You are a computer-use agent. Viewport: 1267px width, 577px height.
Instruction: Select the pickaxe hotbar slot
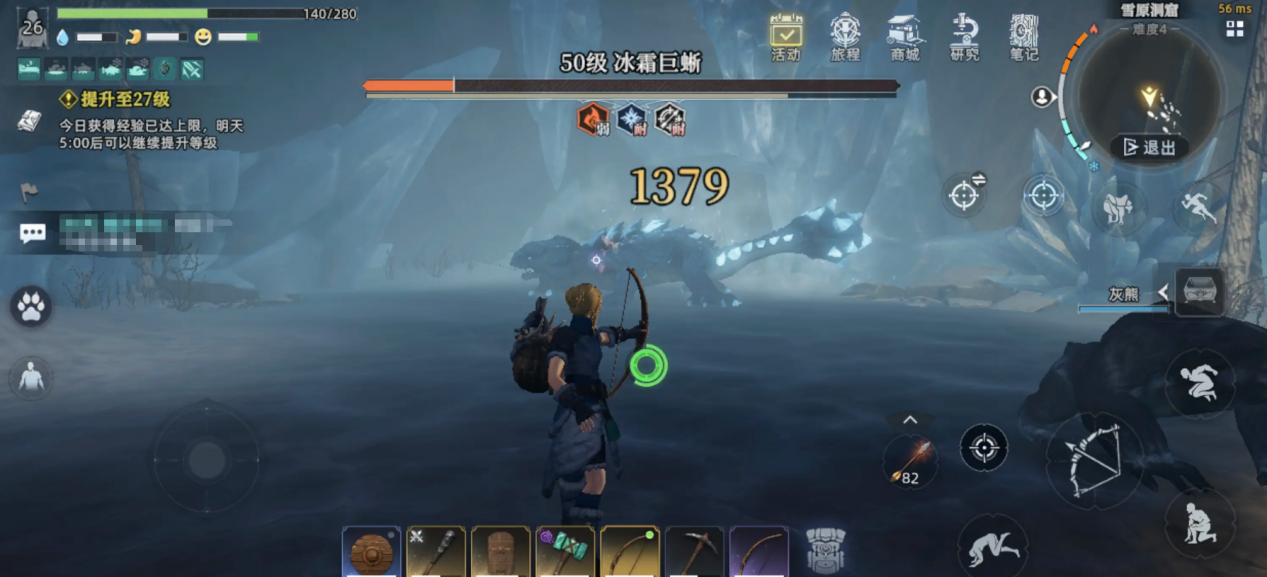(x=694, y=552)
